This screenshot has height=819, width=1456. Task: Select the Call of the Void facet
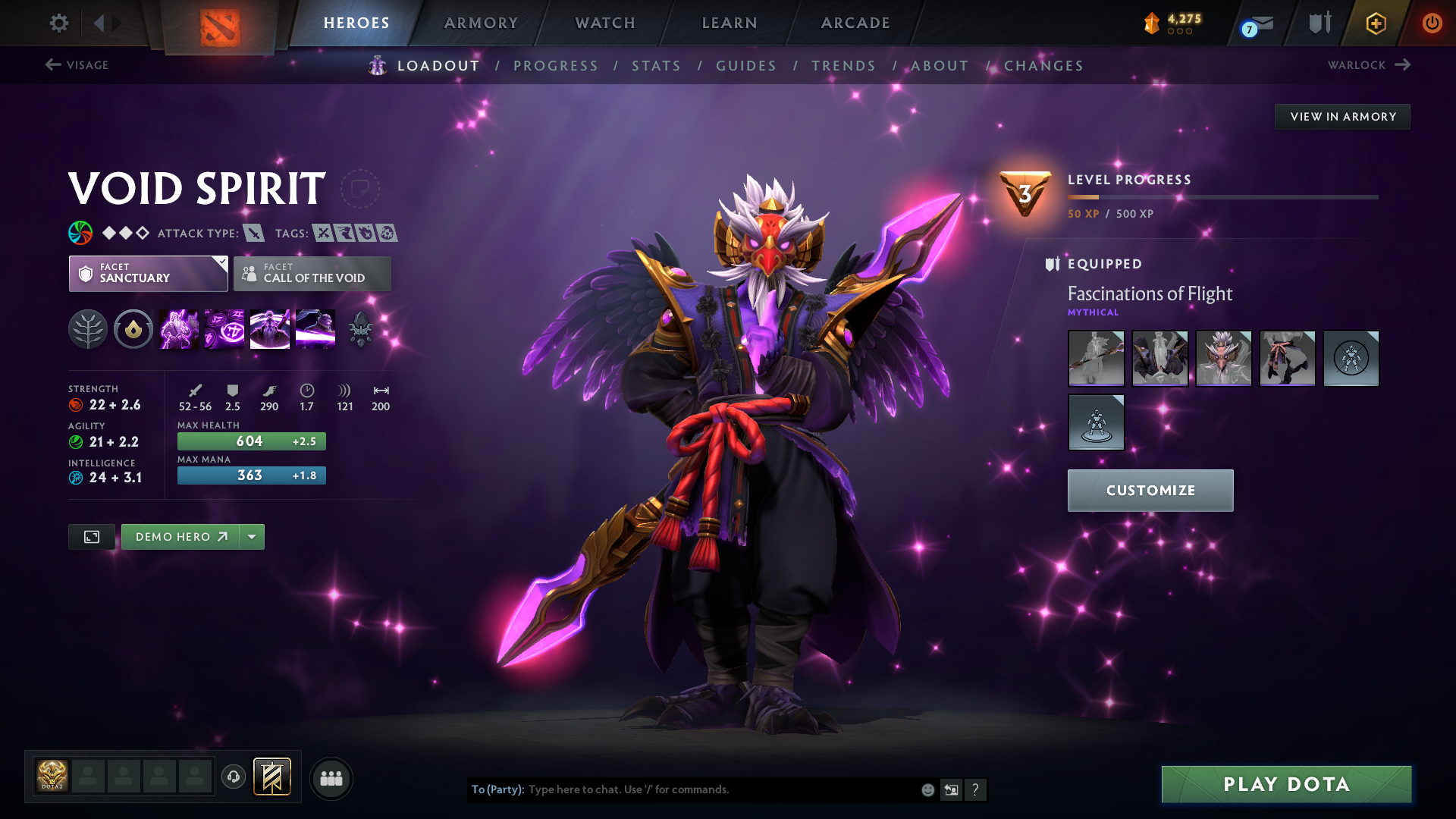(x=312, y=274)
